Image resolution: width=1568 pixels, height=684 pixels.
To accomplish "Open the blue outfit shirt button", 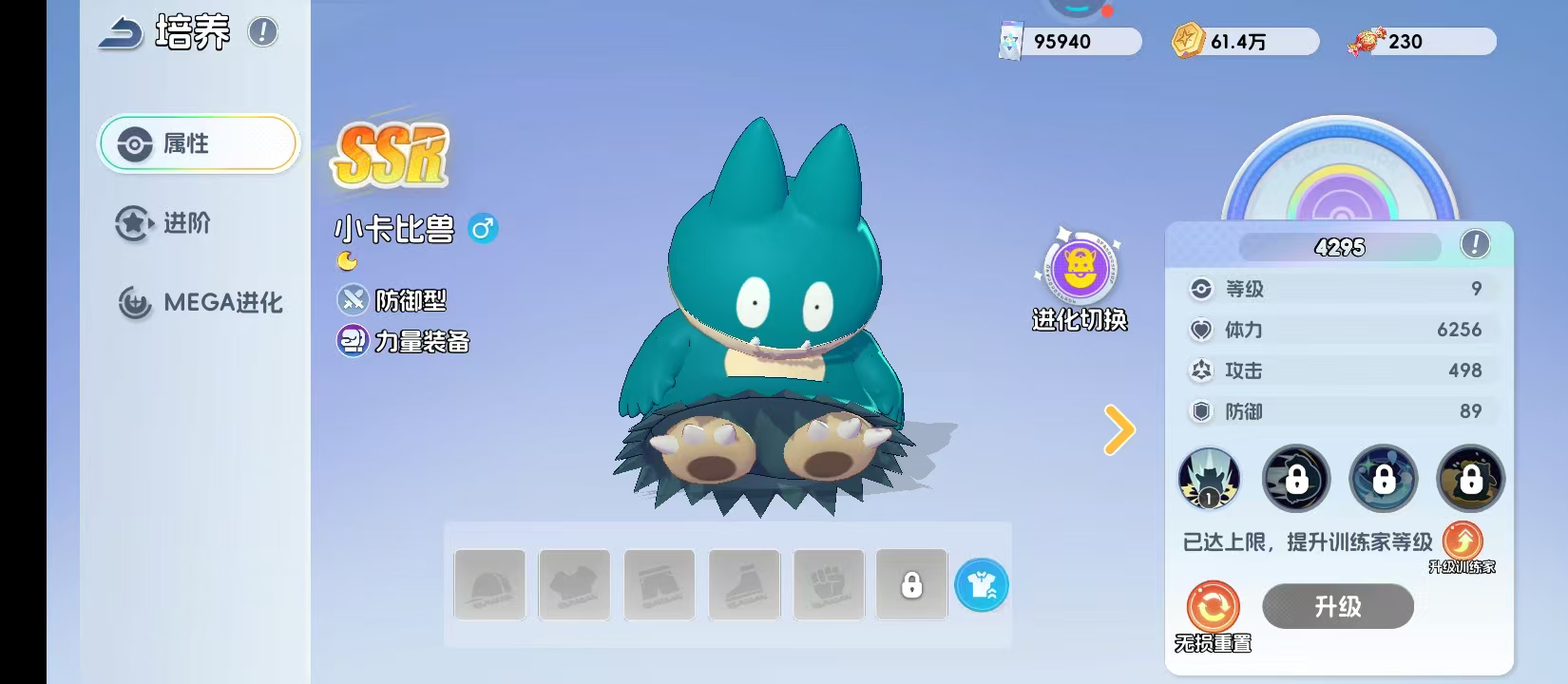I will [981, 584].
